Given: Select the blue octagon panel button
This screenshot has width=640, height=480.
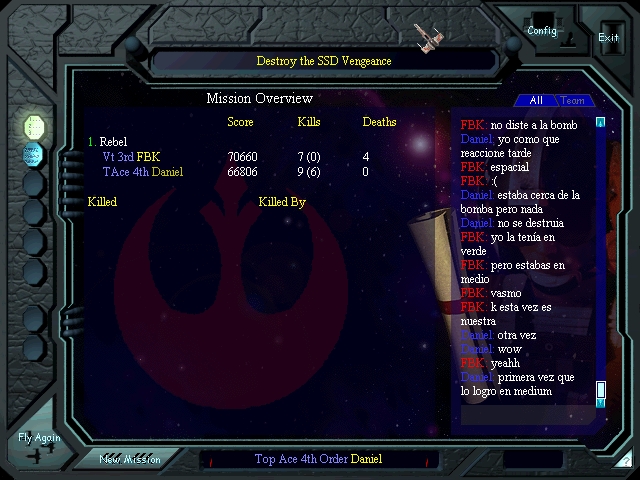Looking at the screenshot, I should tap(34, 154).
